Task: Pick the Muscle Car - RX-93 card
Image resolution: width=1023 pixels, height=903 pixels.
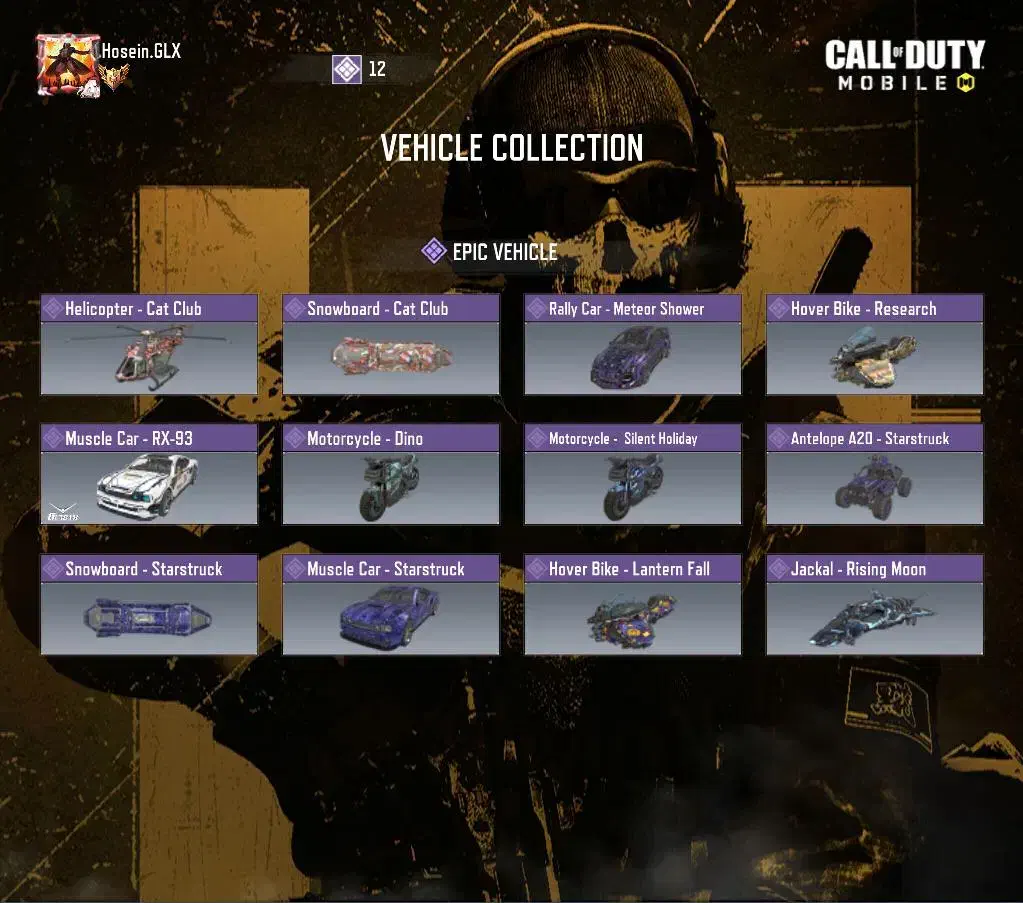Action: 149,475
